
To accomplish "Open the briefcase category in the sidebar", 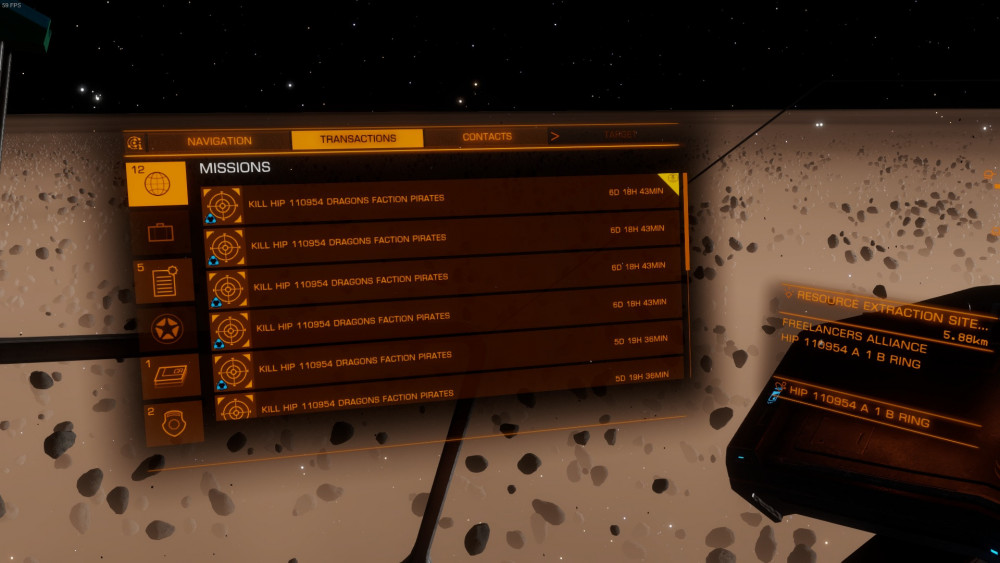I will coord(160,233).
